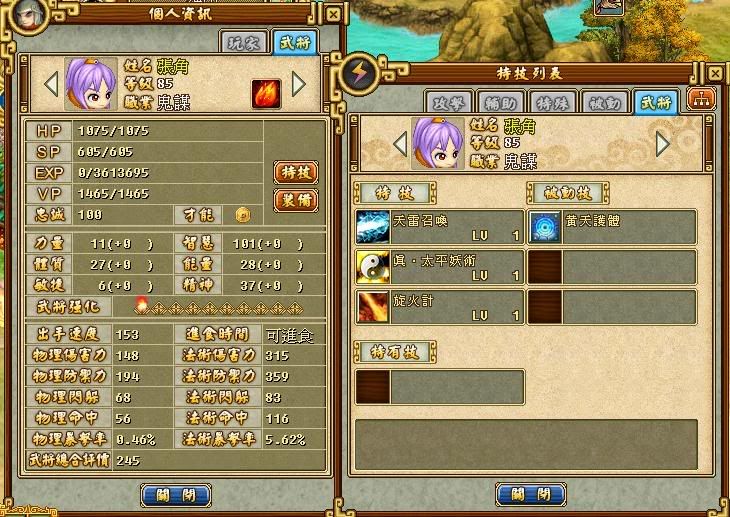
Task: Open the 裝備 equipment button
Action: coord(295,199)
